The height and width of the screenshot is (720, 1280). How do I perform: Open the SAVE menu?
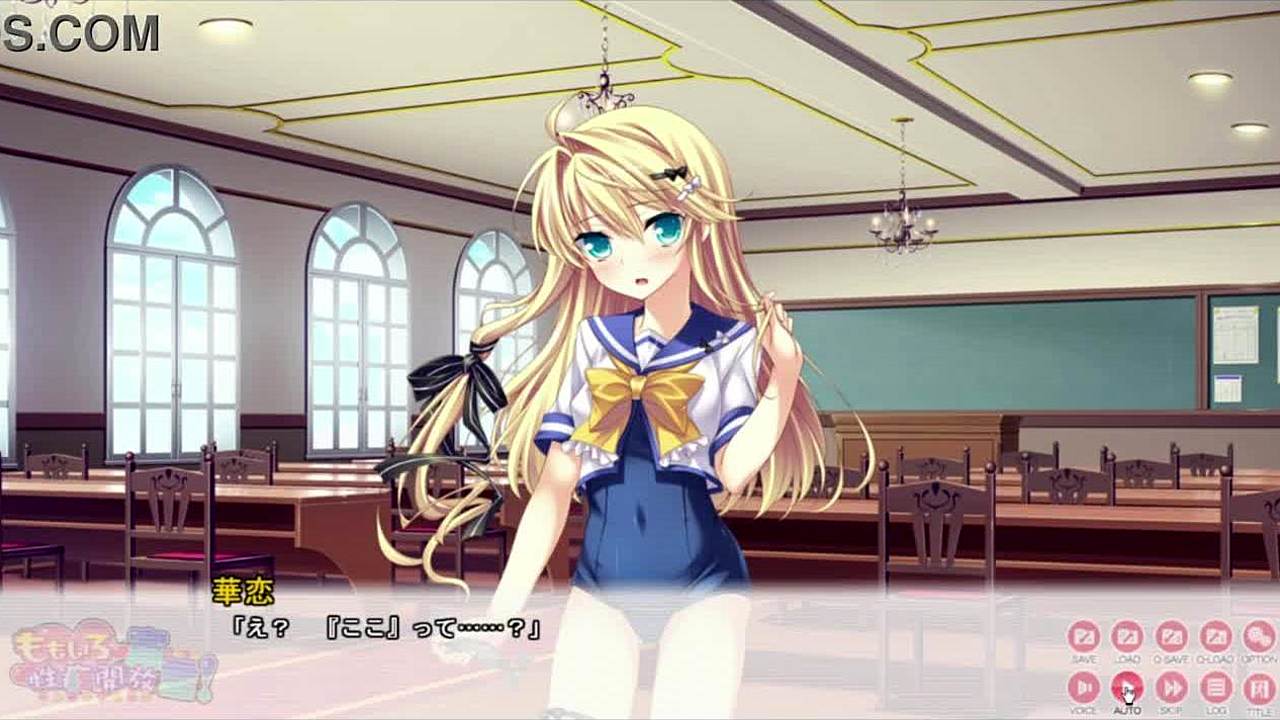click(x=1083, y=637)
